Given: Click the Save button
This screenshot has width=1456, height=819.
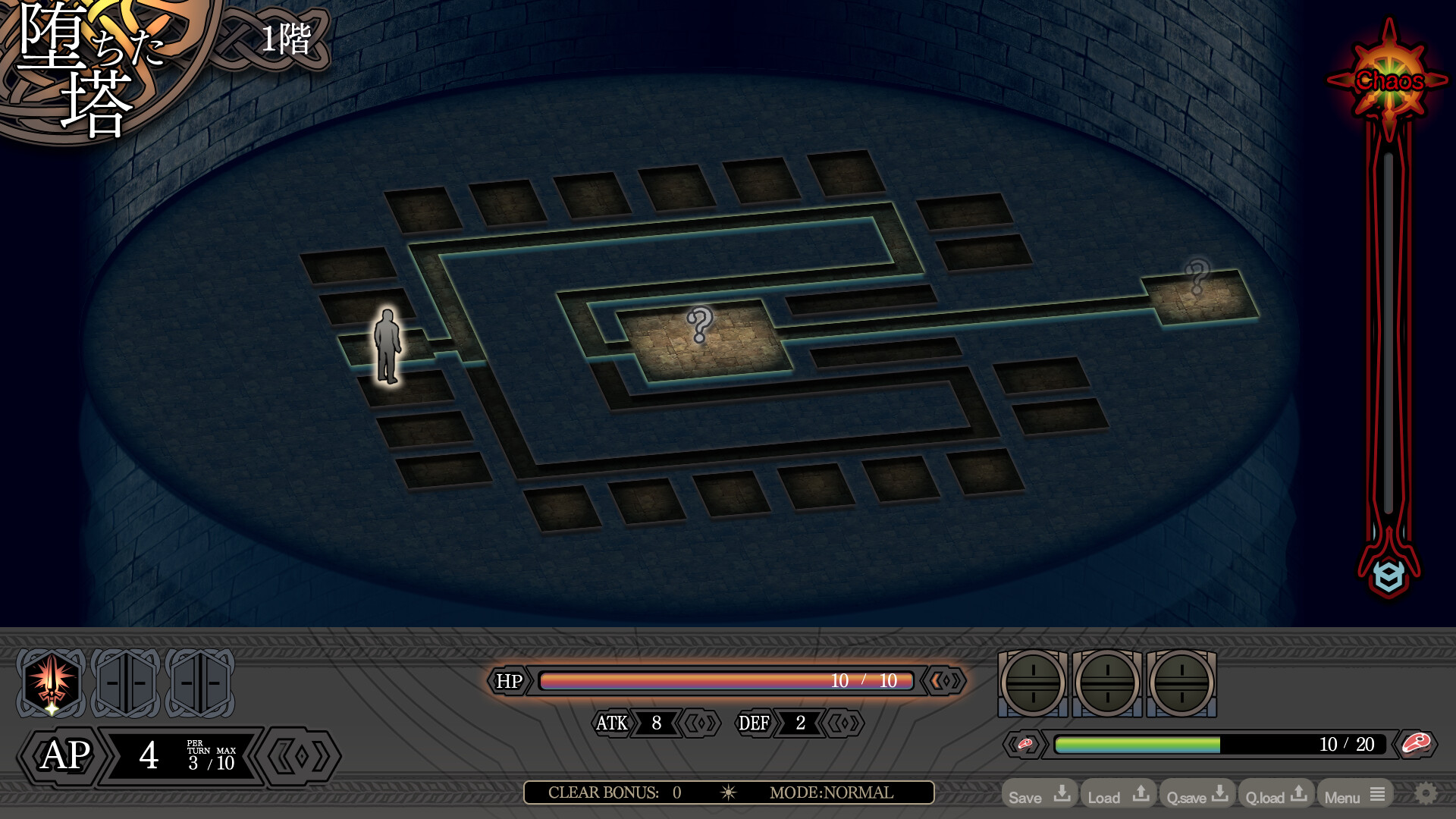Looking at the screenshot, I should click(1039, 795).
